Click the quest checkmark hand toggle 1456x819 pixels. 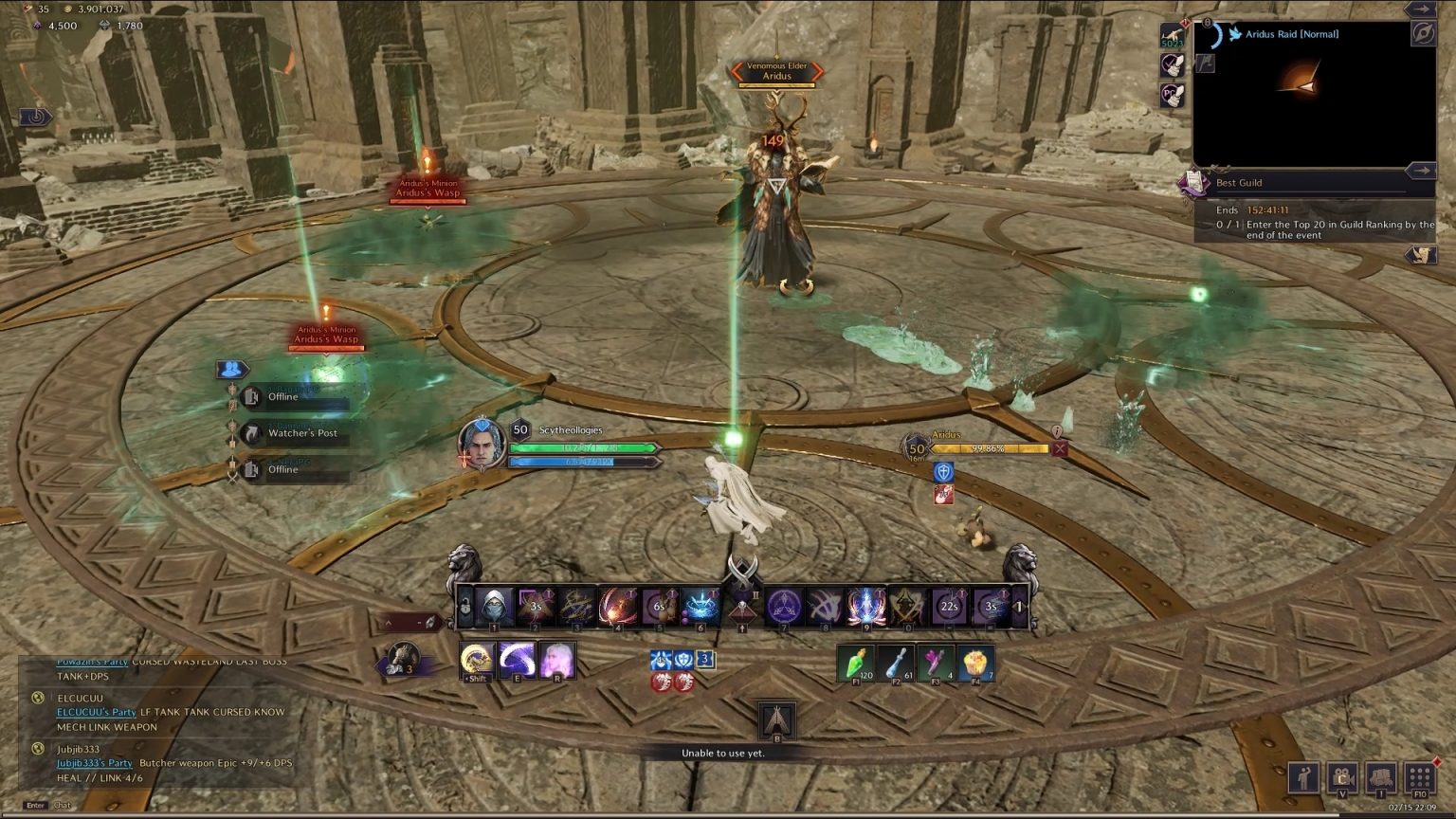1172,64
